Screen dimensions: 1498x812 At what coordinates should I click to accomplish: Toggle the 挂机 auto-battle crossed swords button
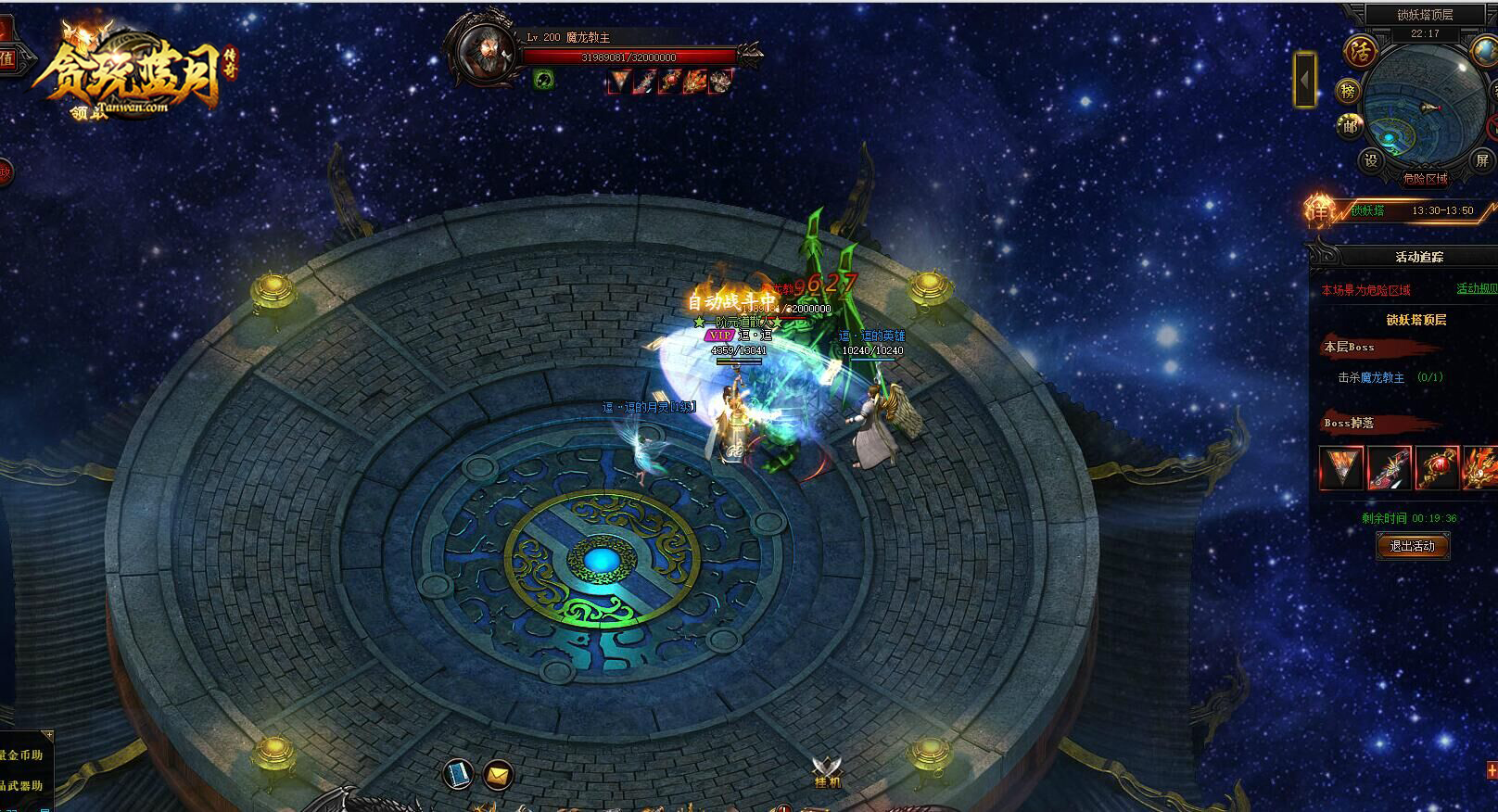point(827,771)
